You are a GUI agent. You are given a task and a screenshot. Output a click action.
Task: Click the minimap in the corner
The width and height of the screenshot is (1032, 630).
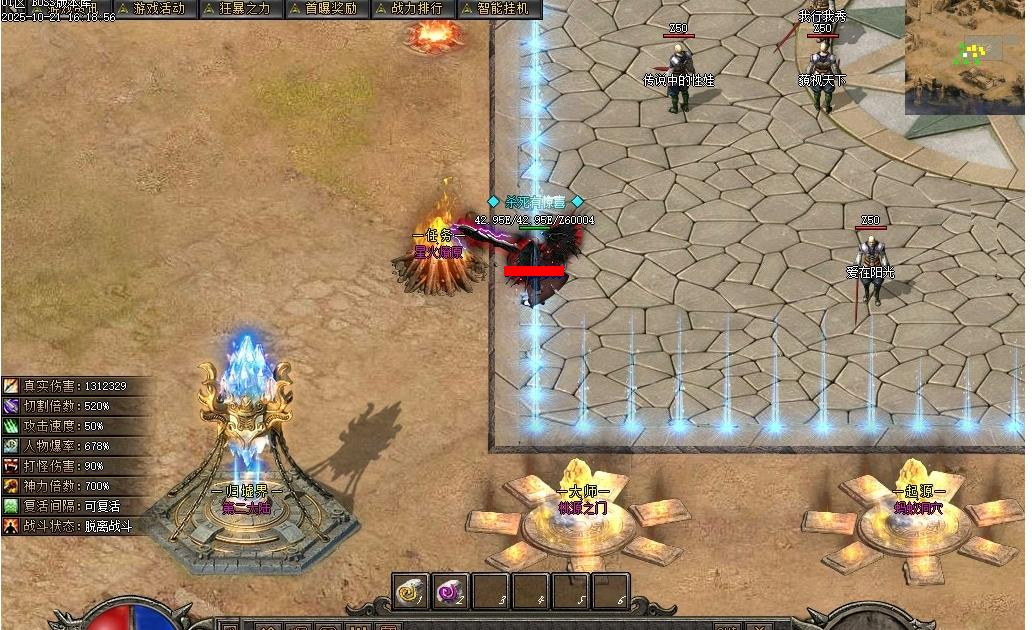pos(964,57)
